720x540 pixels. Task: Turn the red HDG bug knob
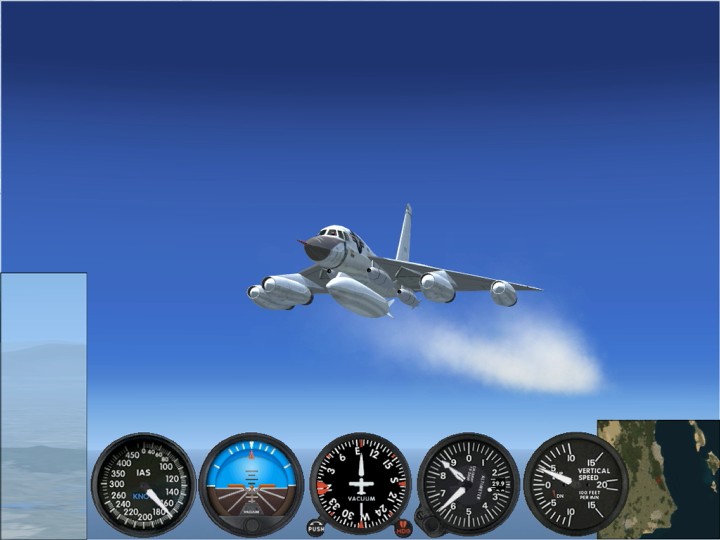pyautogui.click(x=404, y=527)
